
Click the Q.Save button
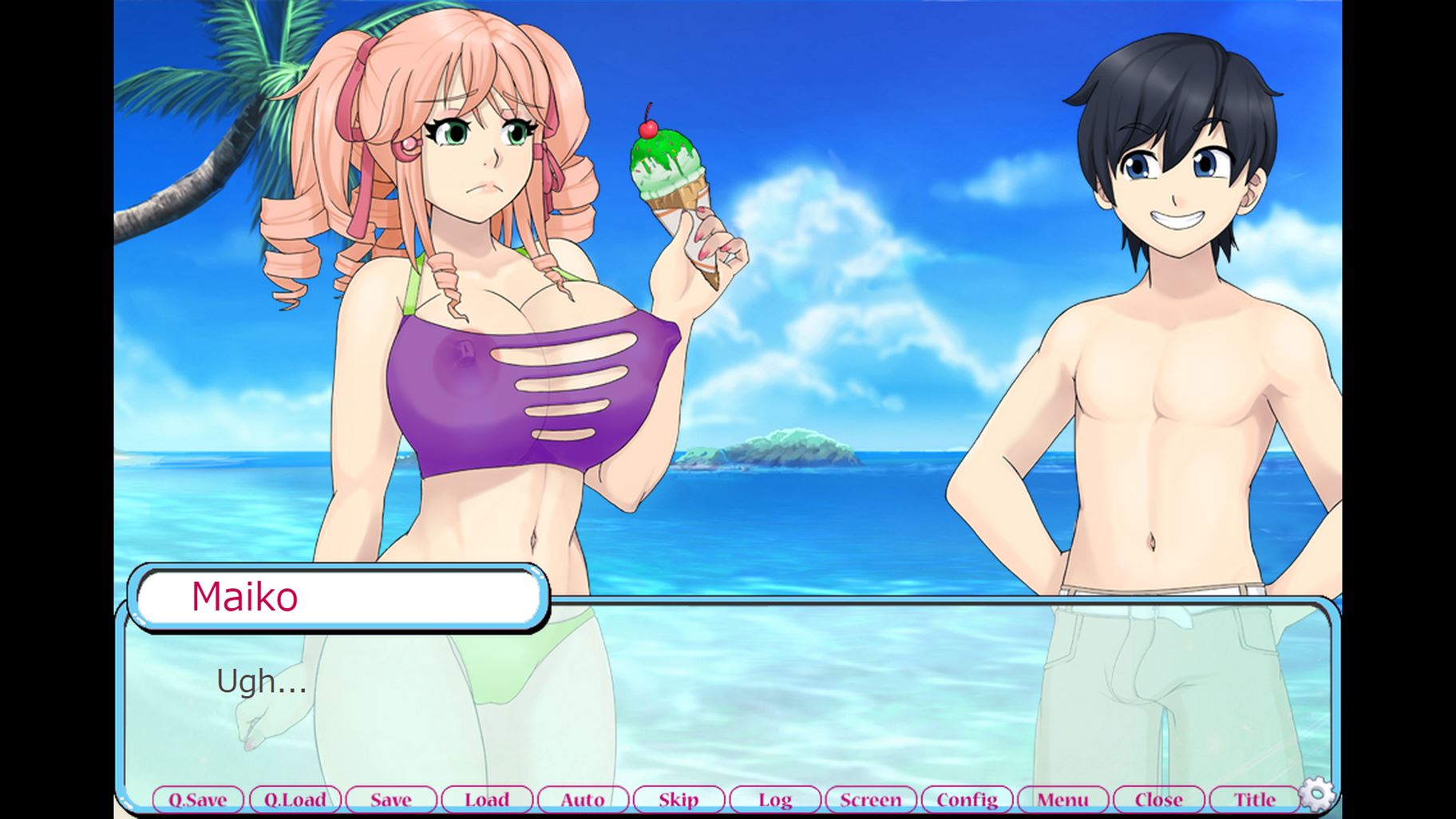point(198,799)
